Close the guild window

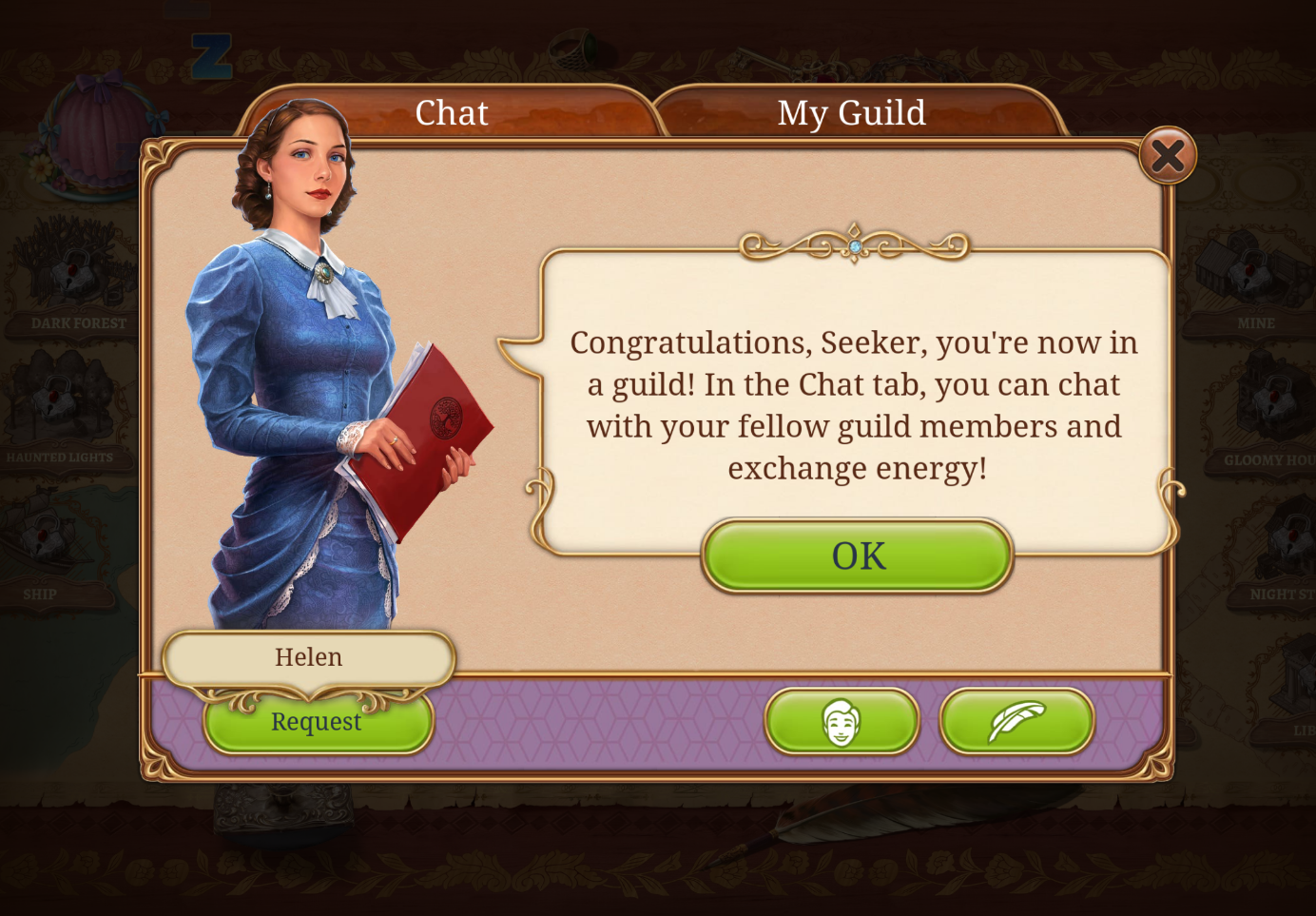(1168, 156)
